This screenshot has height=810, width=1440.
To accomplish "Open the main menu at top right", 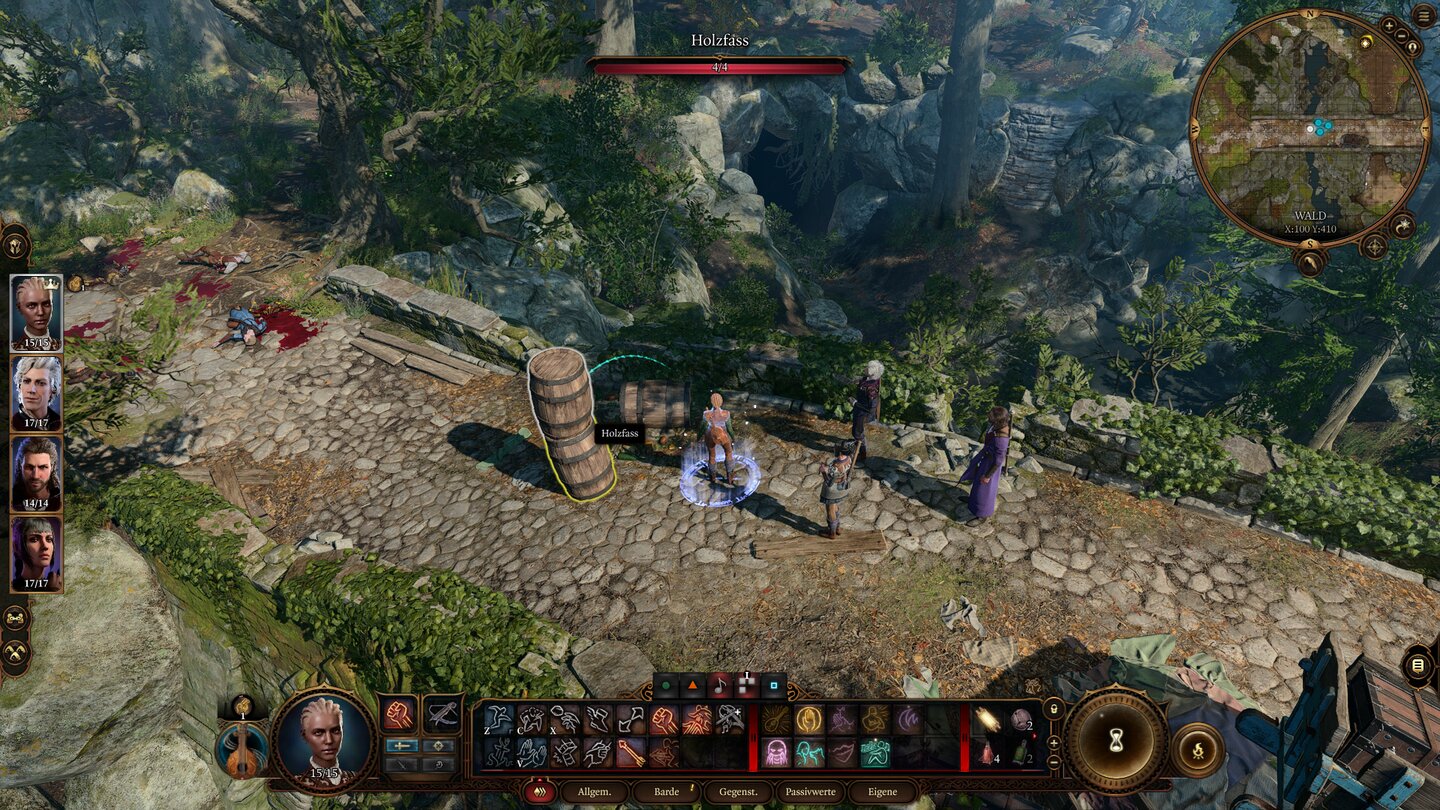I will [x=1423, y=17].
